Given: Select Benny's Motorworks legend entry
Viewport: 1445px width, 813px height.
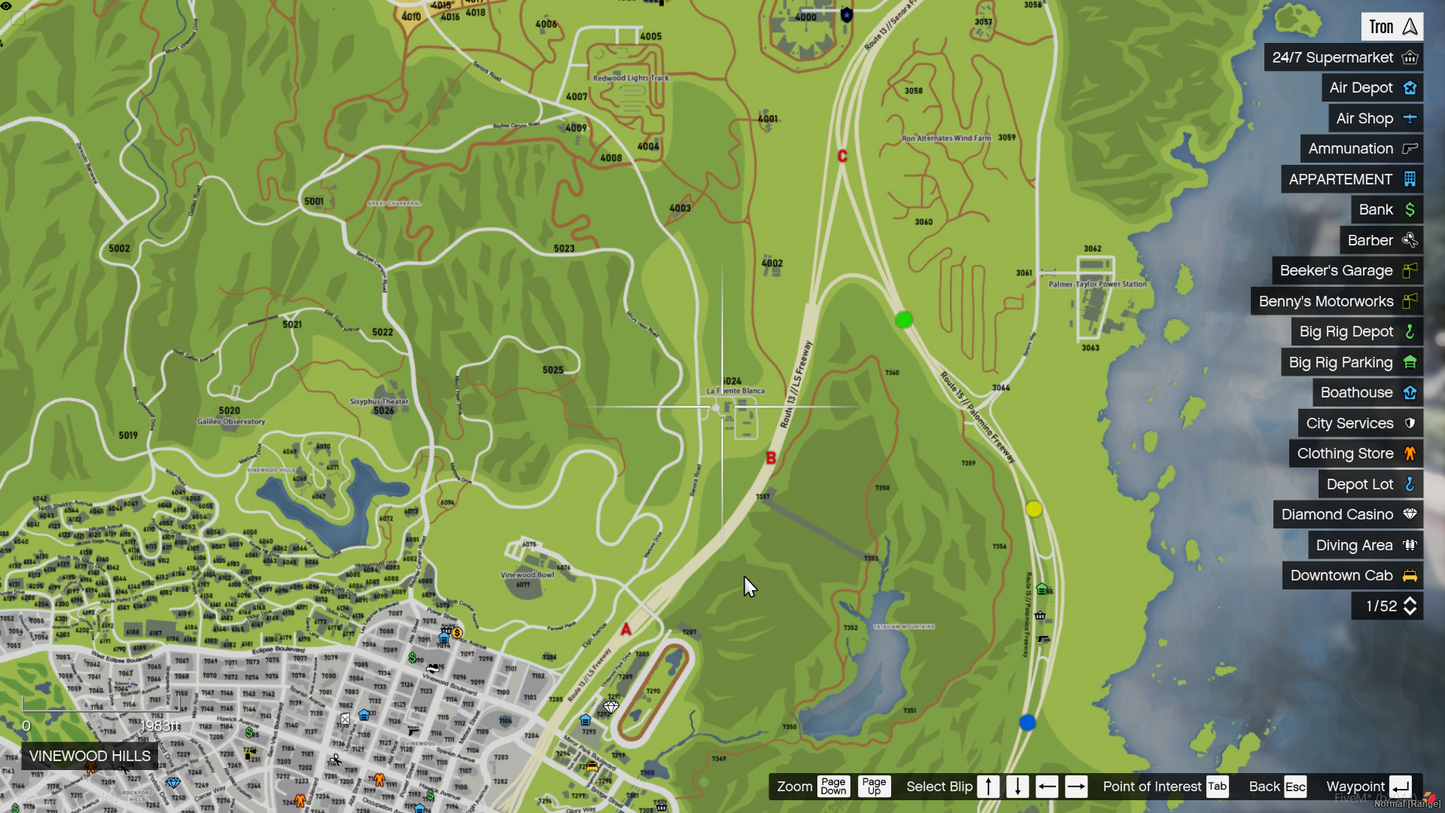Looking at the screenshot, I should [1337, 301].
